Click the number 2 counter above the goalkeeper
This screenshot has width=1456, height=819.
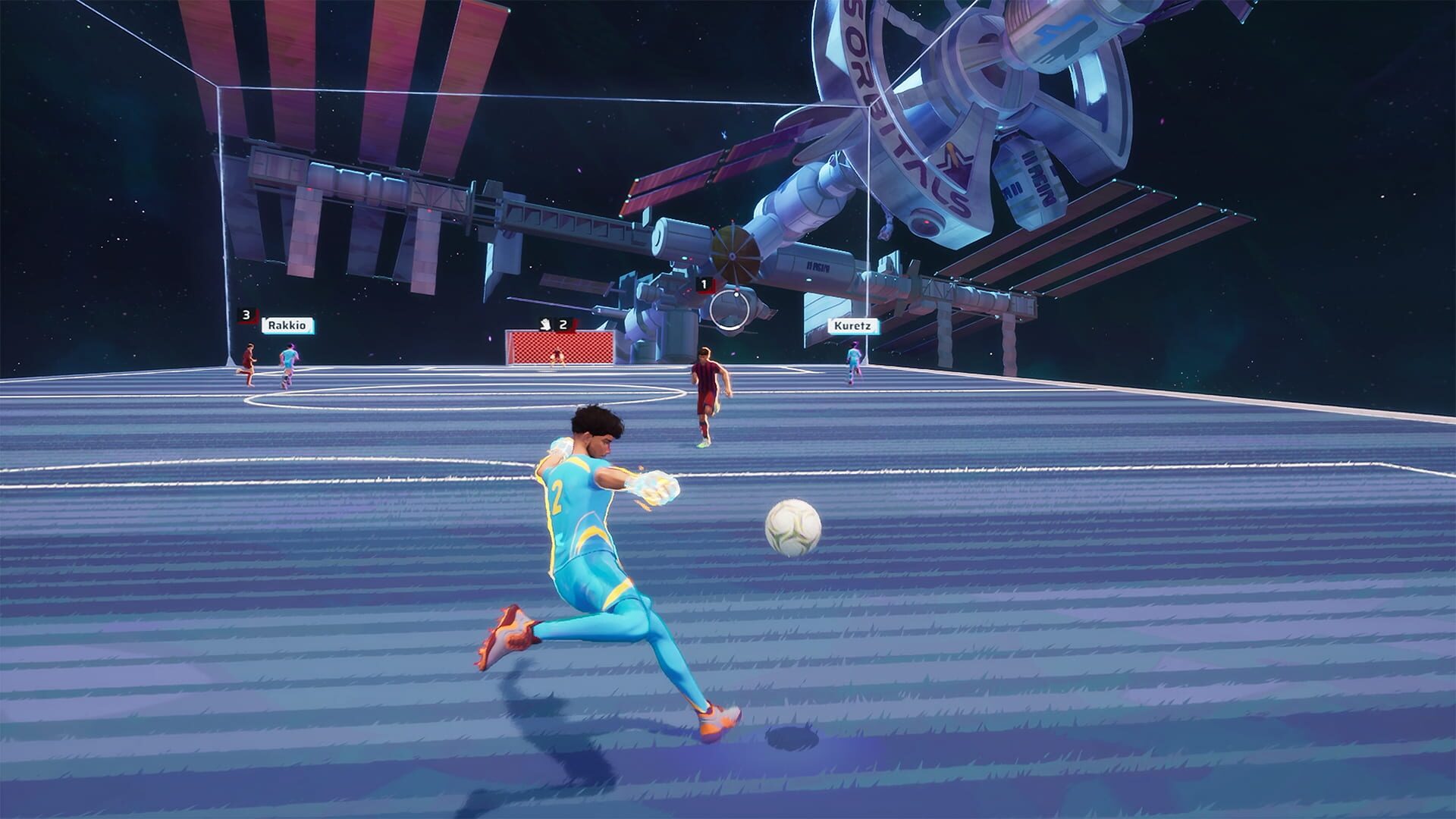pos(563,323)
